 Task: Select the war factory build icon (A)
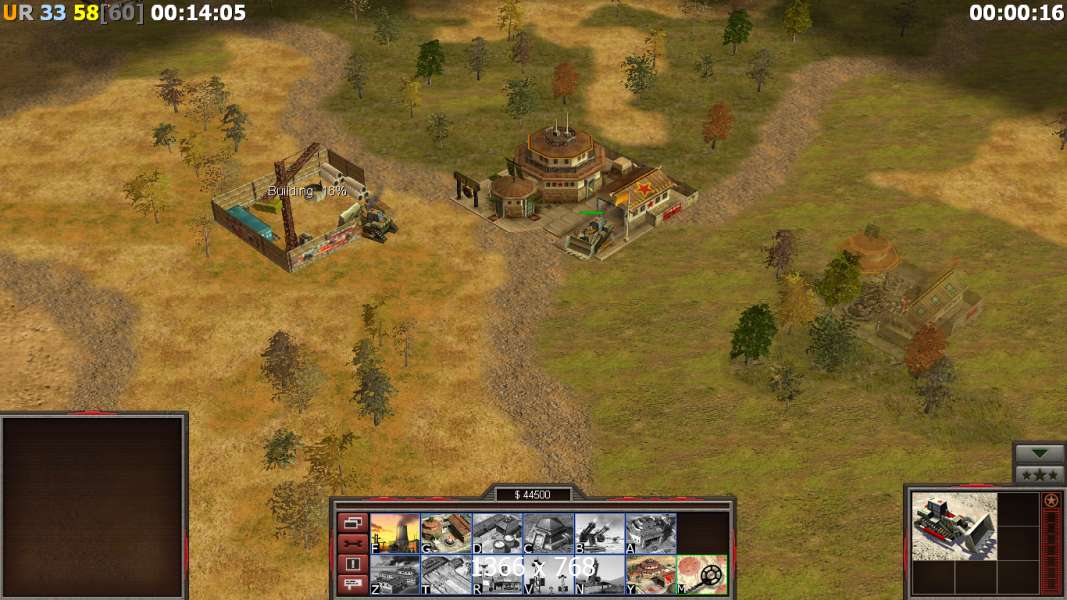pos(650,533)
